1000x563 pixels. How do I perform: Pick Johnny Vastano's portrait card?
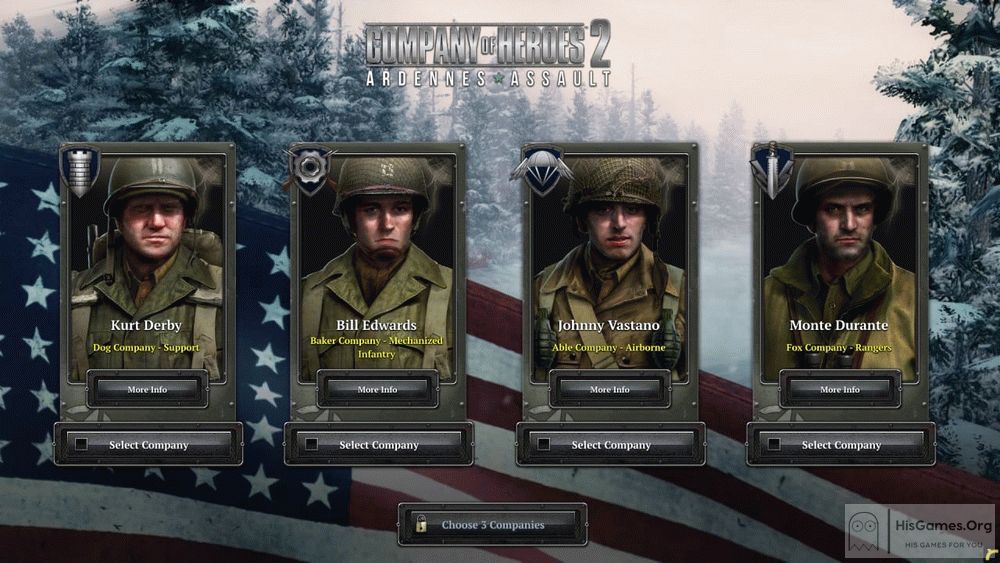[609, 250]
